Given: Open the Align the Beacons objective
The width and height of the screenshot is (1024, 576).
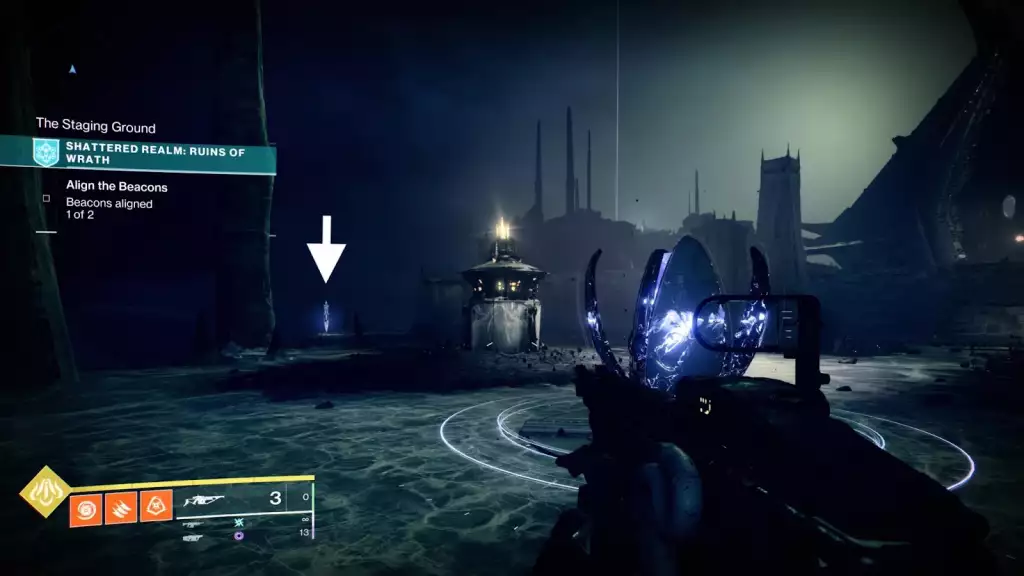Looking at the screenshot, I should coord(116,186).
